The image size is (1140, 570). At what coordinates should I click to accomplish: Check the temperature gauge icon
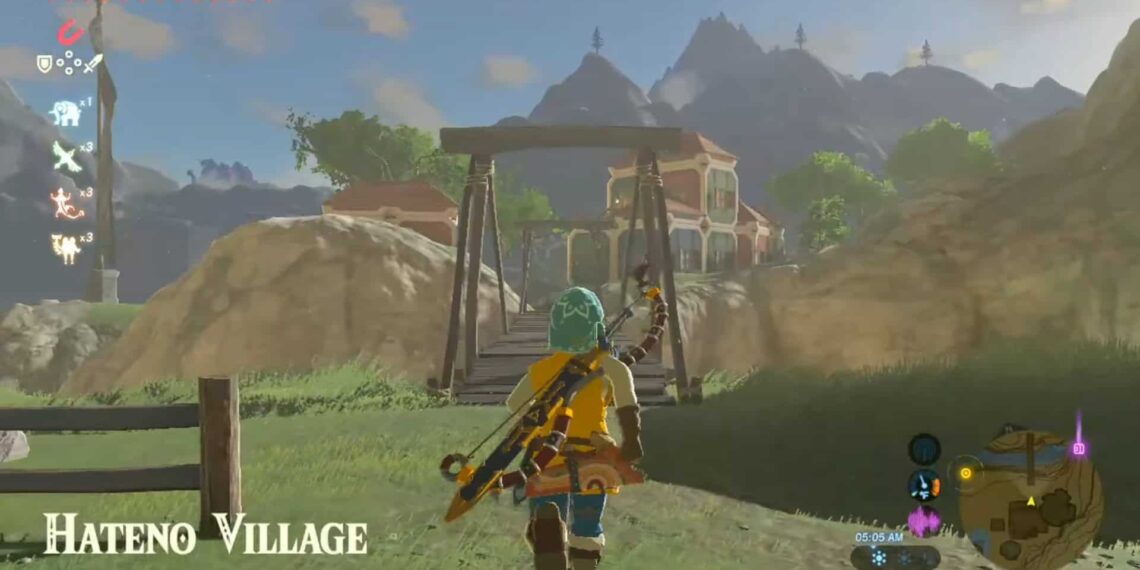[x=924, y=485]
